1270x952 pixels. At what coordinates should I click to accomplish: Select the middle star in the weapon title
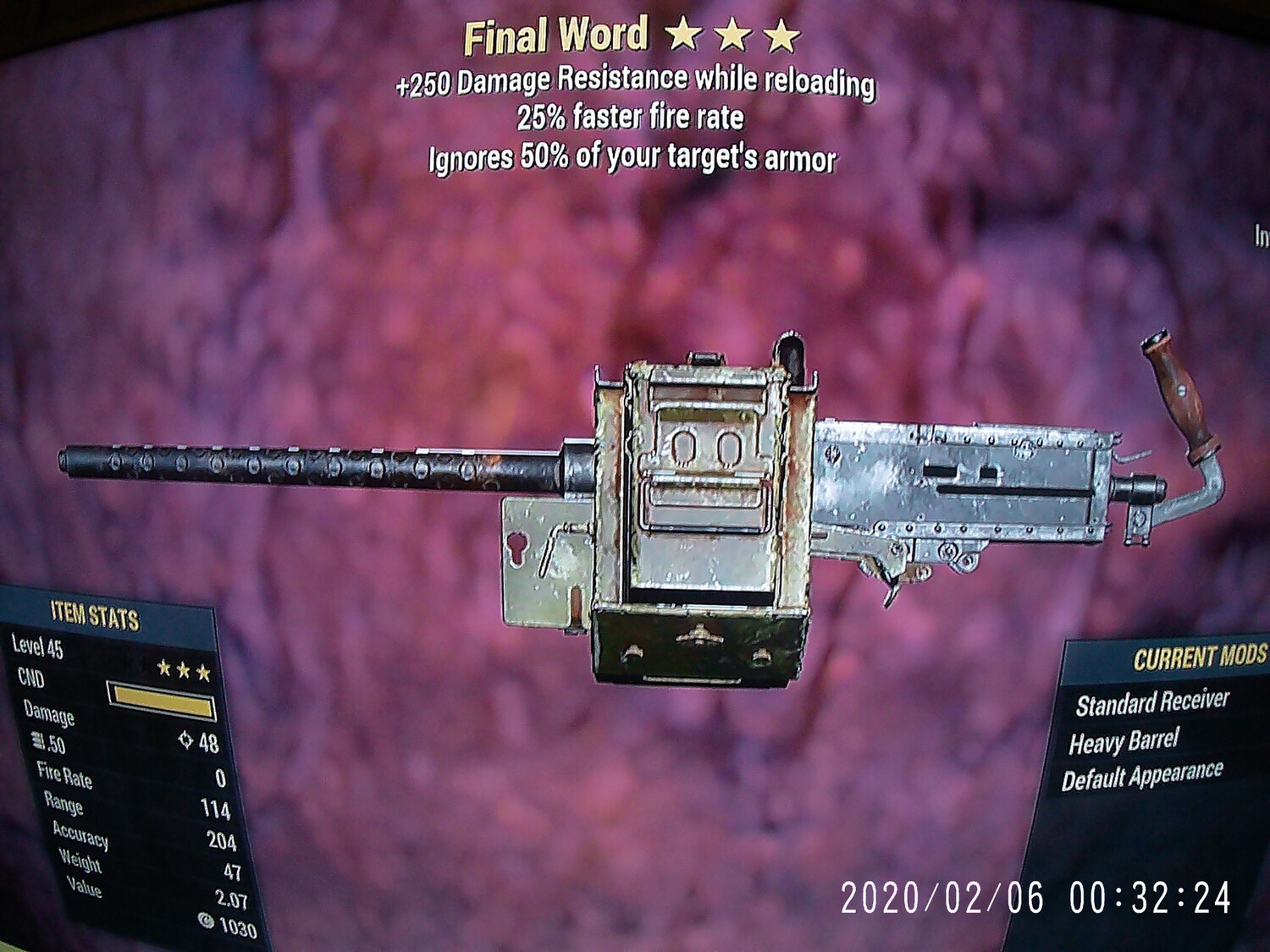(732, 32)
